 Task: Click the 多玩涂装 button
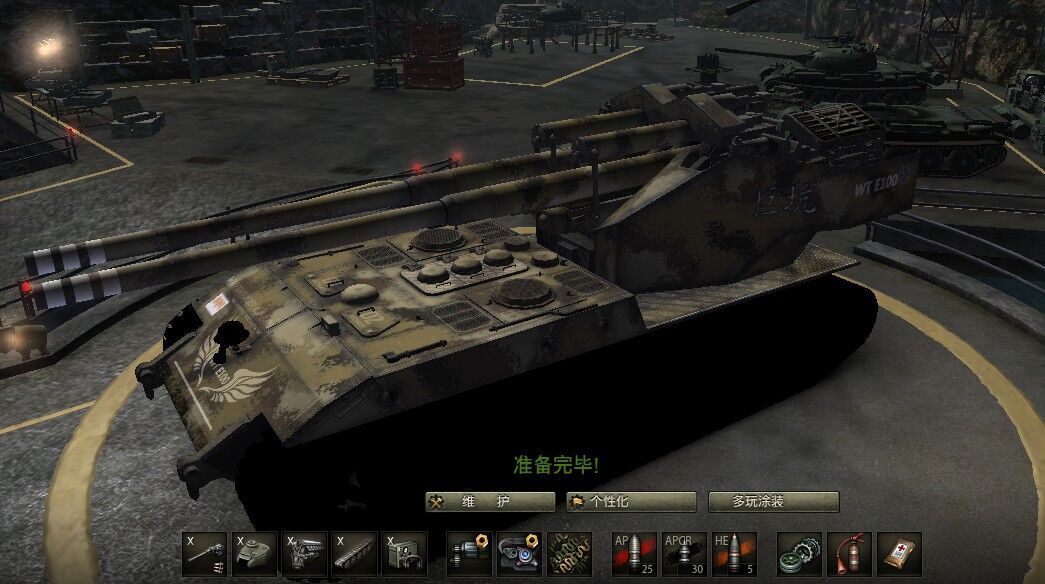click(773, 502)
